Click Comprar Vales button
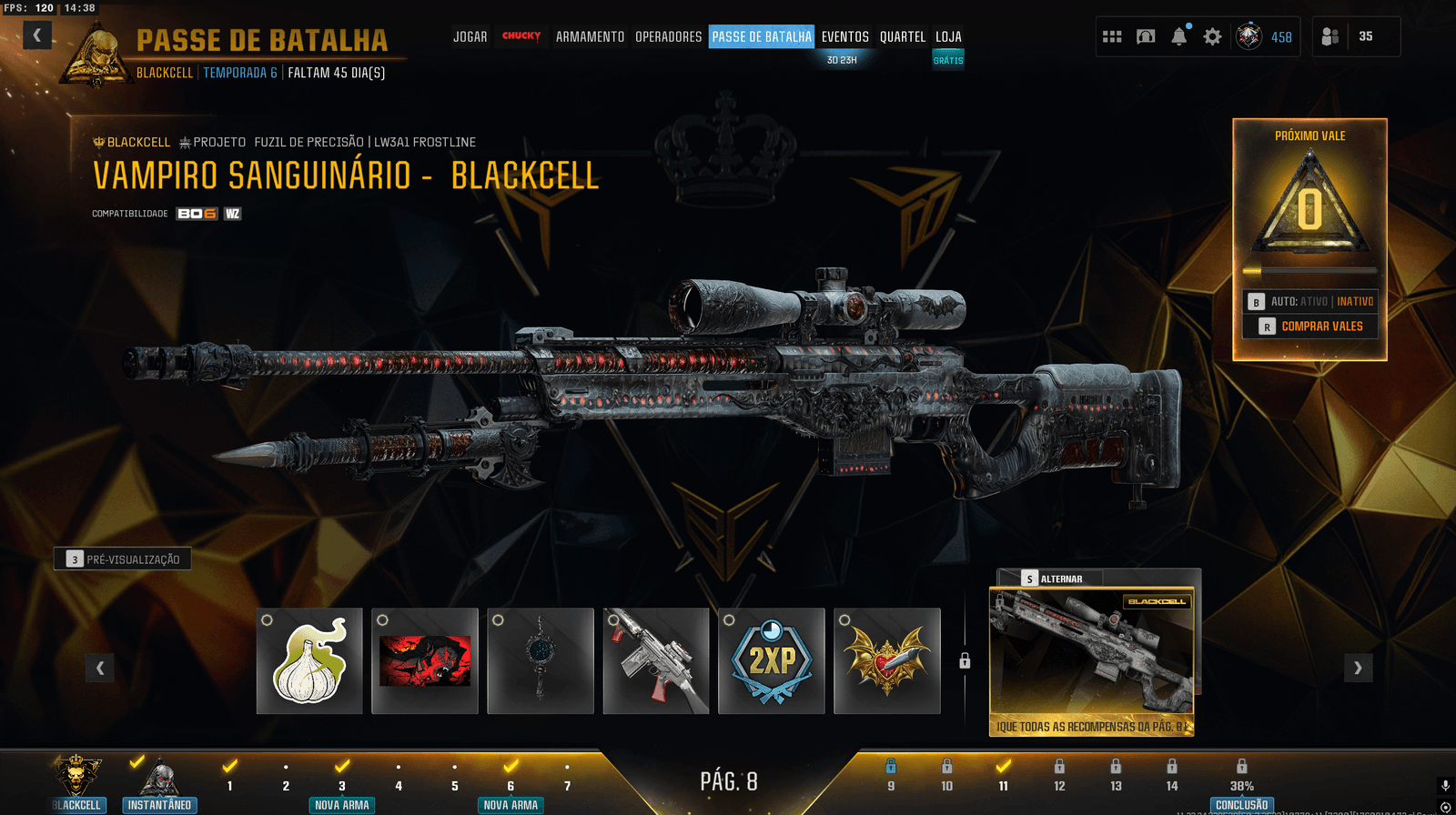 pyautogui.click(x=1310, y=326)
